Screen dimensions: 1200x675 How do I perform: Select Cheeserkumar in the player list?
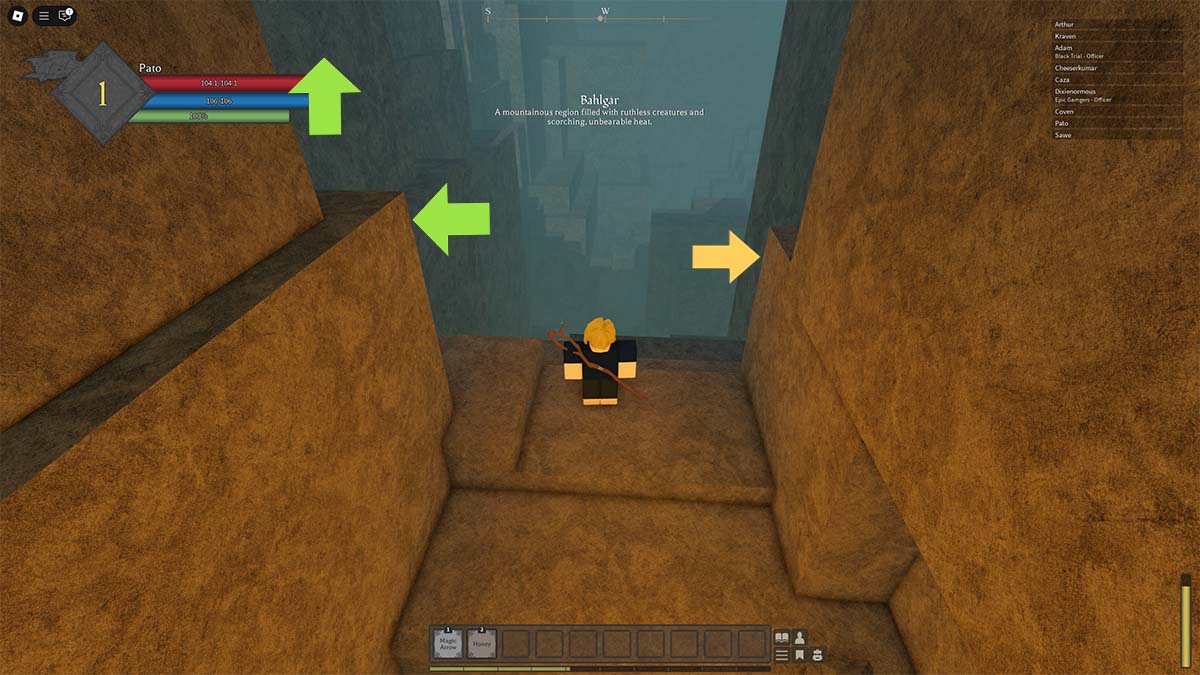(1075, 68)
